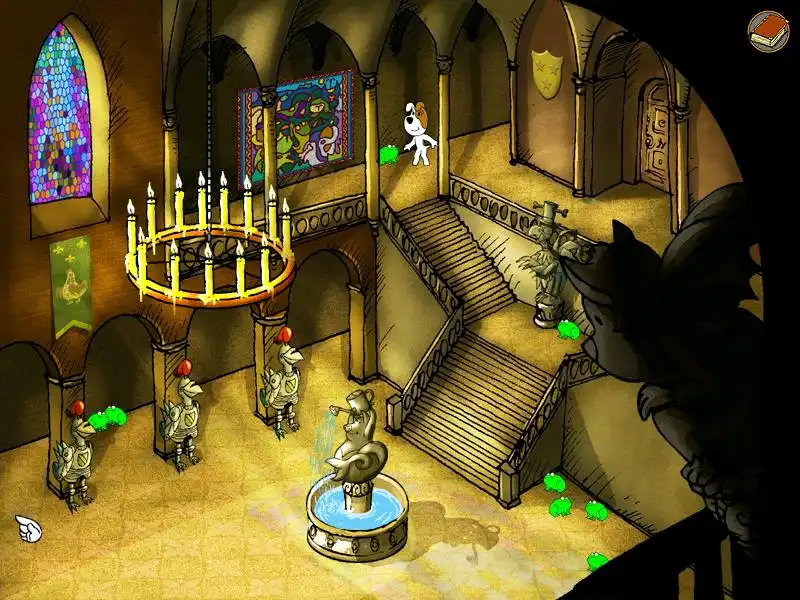Open the red book icon
Image resolution: width=800 pixels, height=600 pixels.
767,29
